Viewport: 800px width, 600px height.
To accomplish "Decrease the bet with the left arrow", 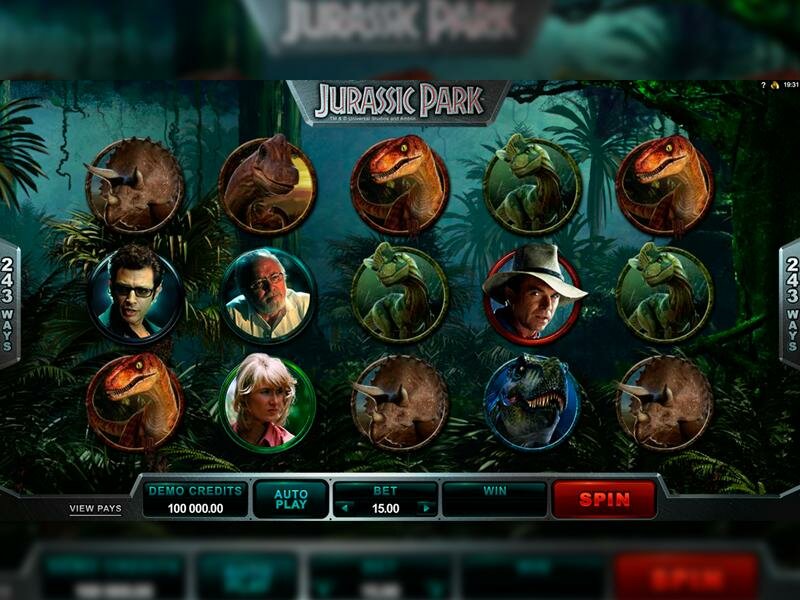I will (345, 508).
